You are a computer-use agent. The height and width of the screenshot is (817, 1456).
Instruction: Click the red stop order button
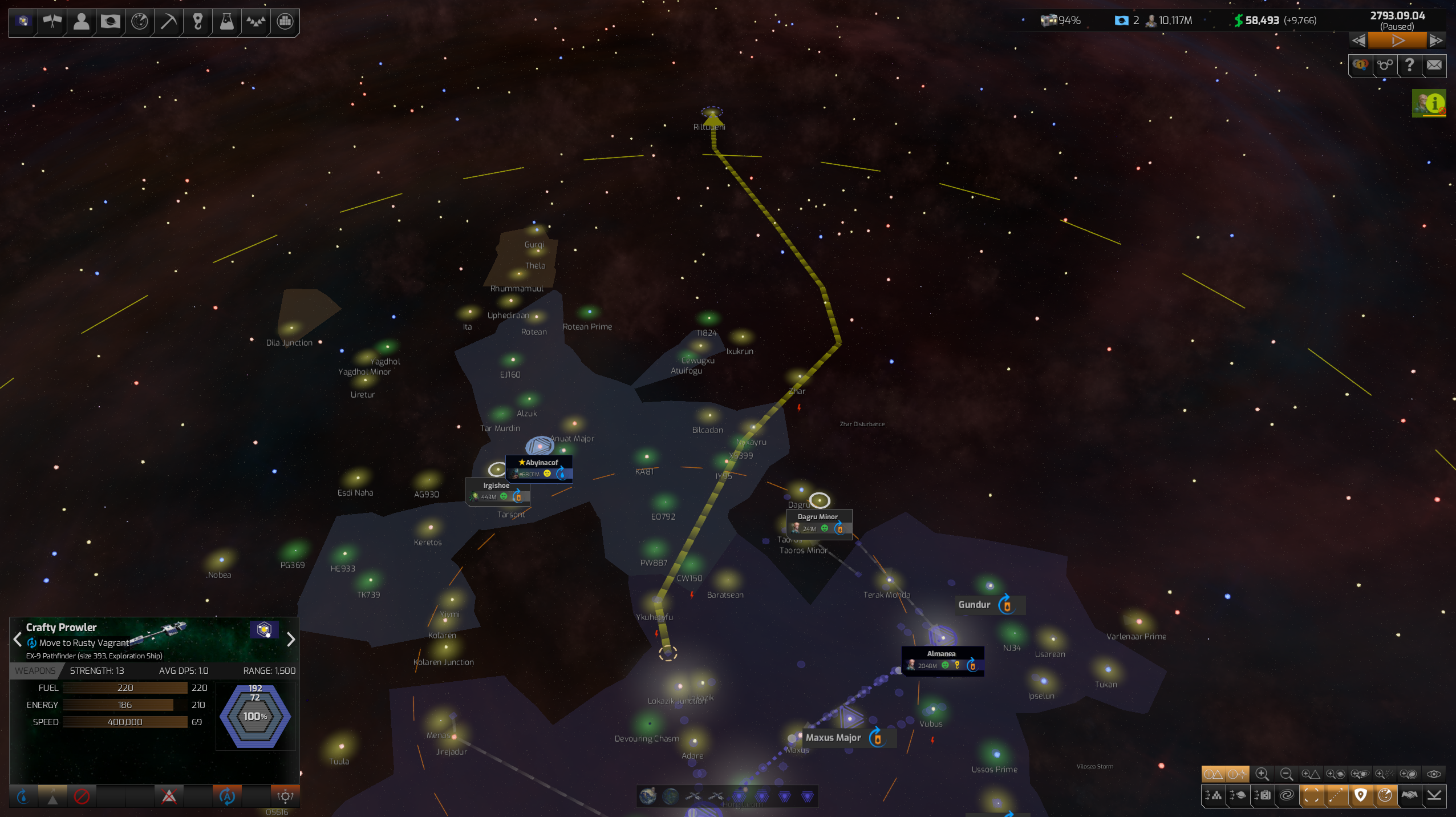pyautogui.click(x=82, y=796)
